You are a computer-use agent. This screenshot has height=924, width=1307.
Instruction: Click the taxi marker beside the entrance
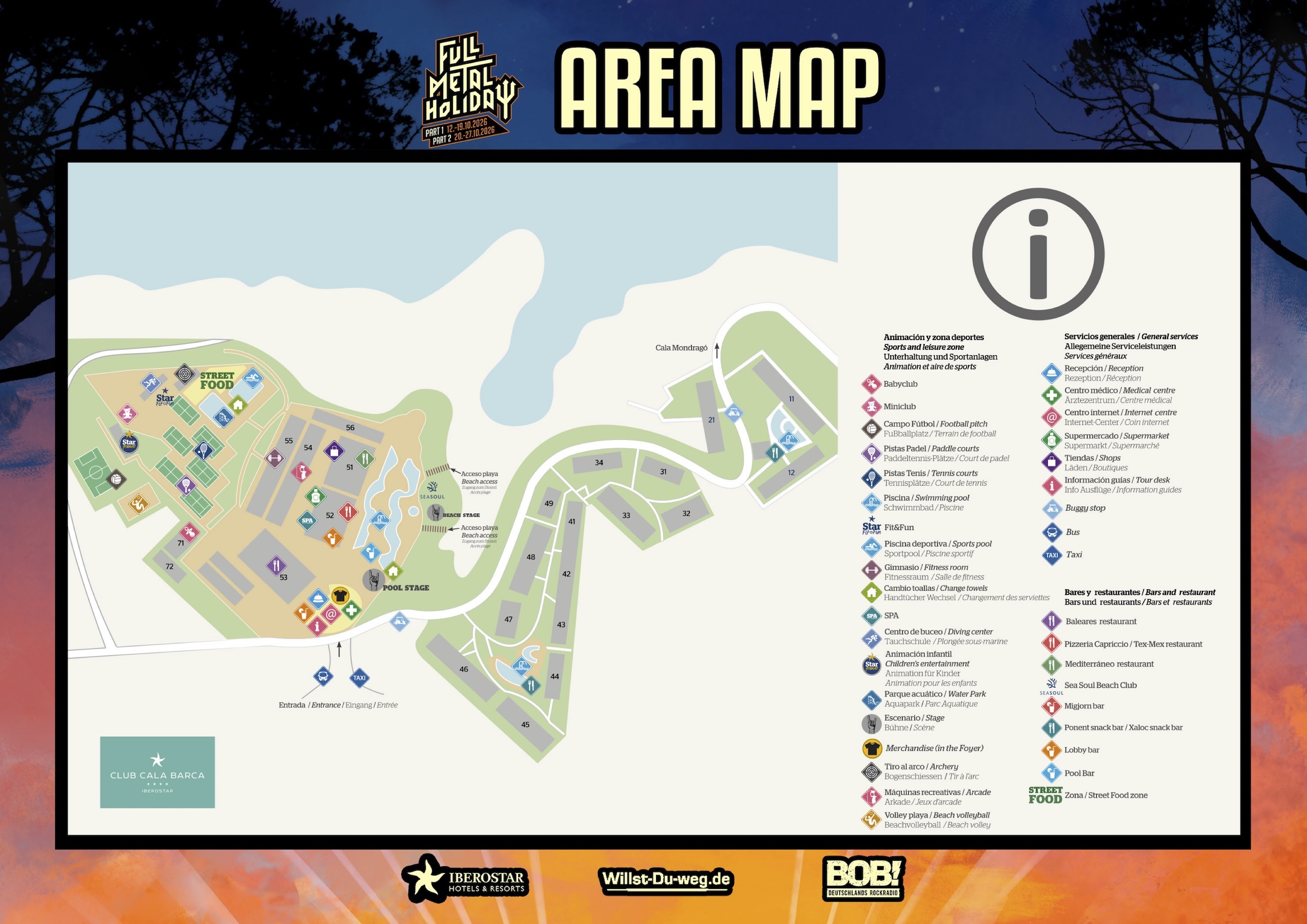pyautogui.click(x=359, y=677)
